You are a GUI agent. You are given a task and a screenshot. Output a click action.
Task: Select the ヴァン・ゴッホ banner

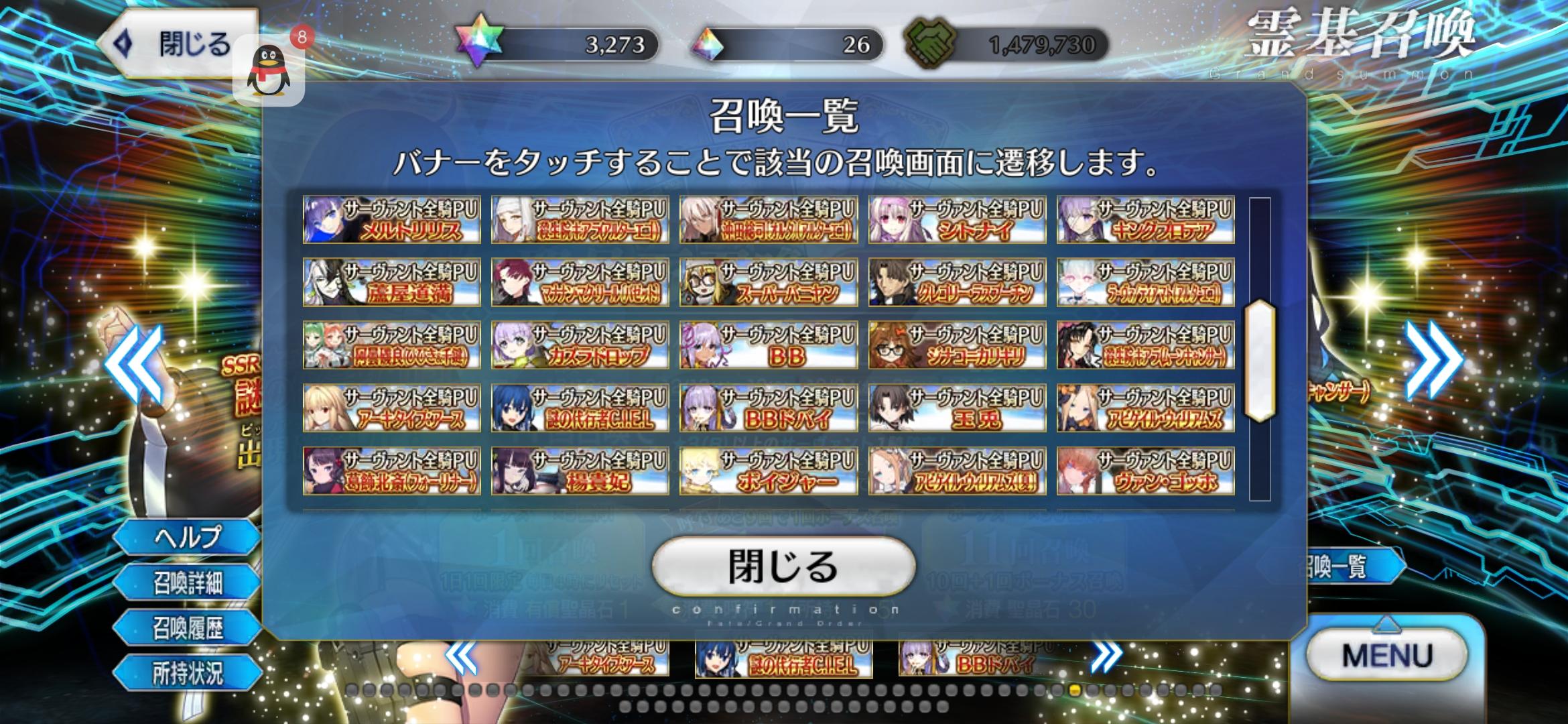[x=1145, y=470]
